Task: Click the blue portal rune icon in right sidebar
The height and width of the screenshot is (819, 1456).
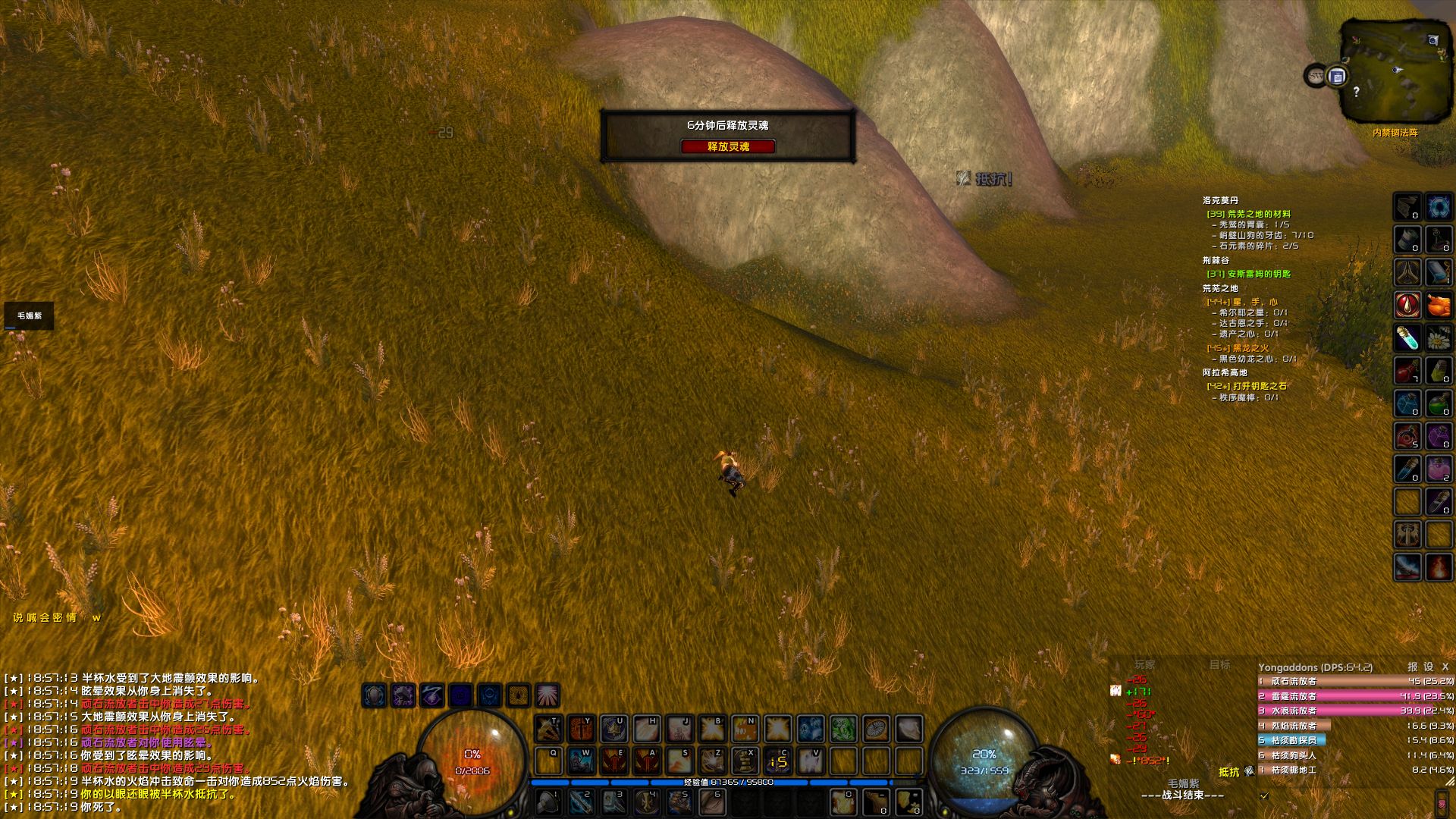Action: [x=1438, y=205]
